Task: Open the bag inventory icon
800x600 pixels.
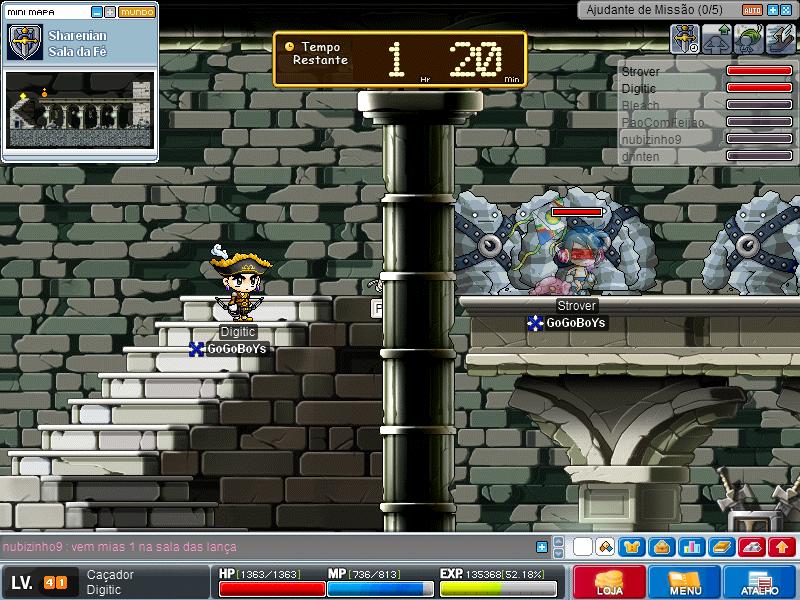Action: click(x=660, y=547)
